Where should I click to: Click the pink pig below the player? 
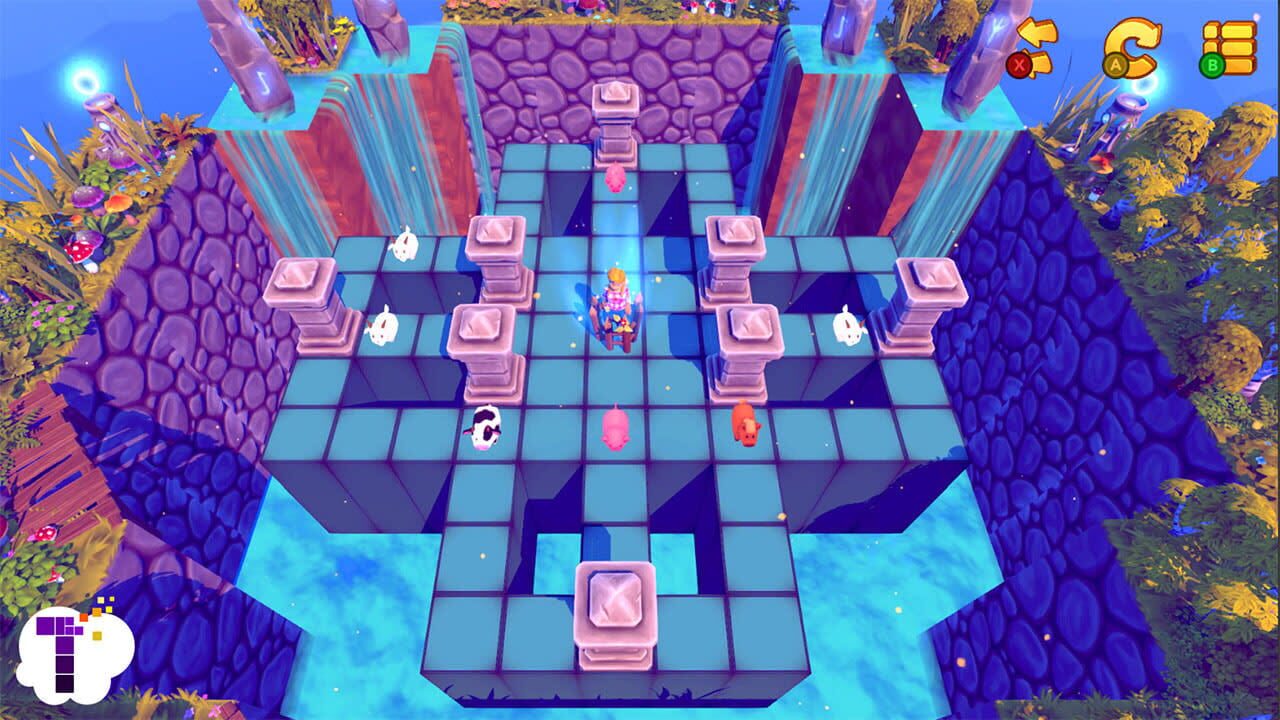617,430
